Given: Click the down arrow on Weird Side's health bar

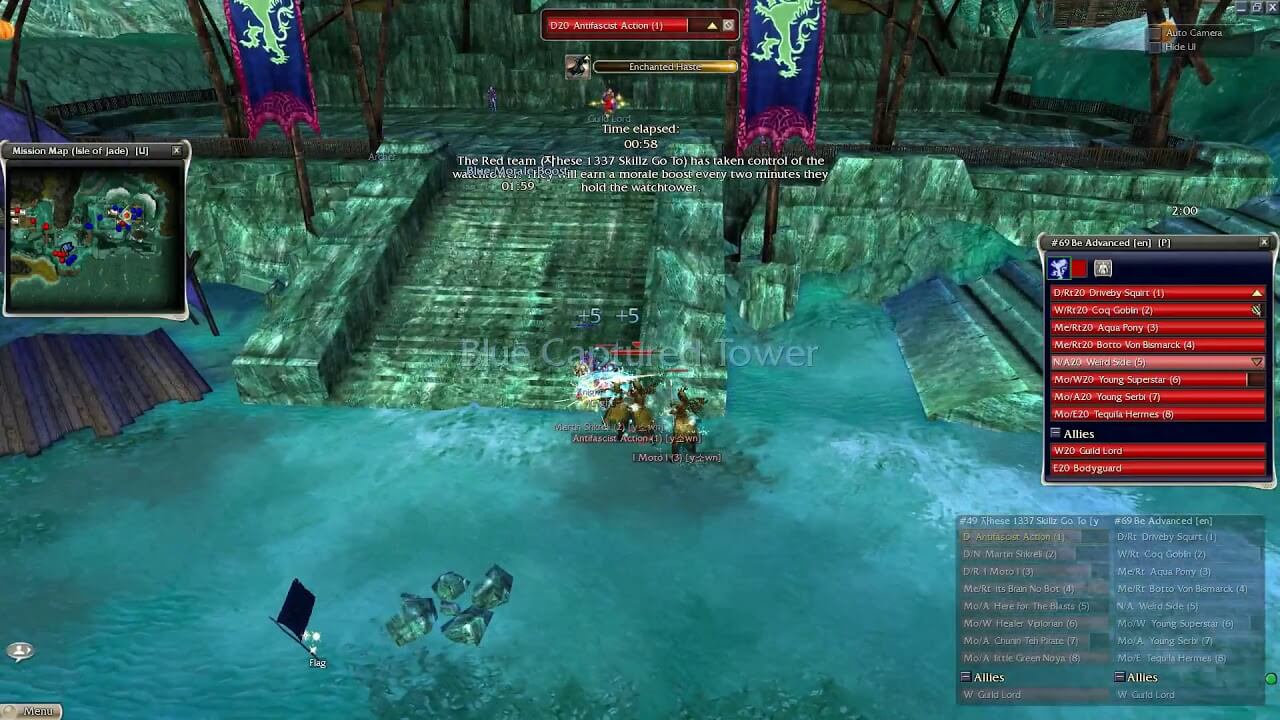Looking at the screenshot, I should pos(1256,360).
